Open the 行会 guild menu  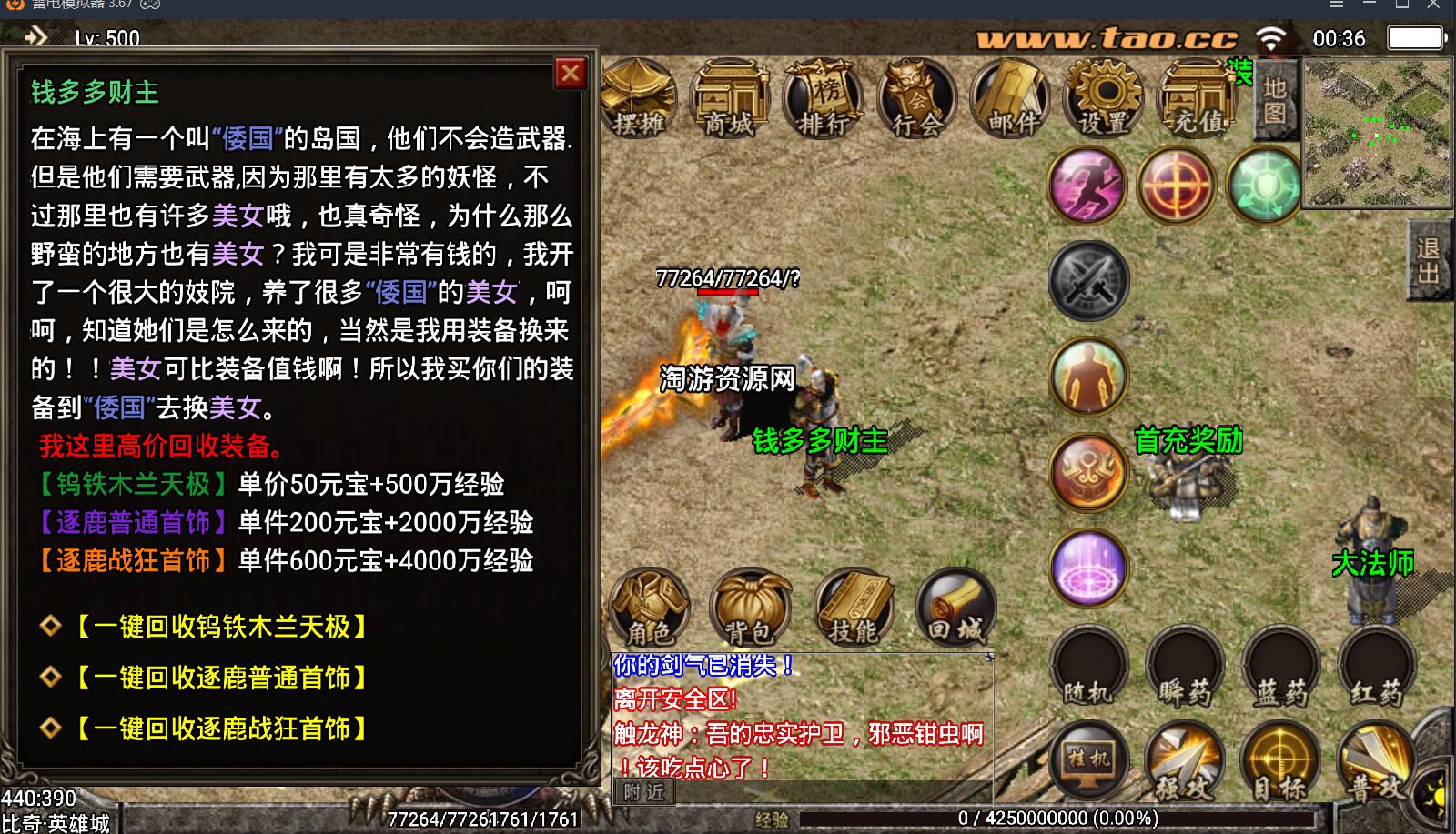pos(916,99)
